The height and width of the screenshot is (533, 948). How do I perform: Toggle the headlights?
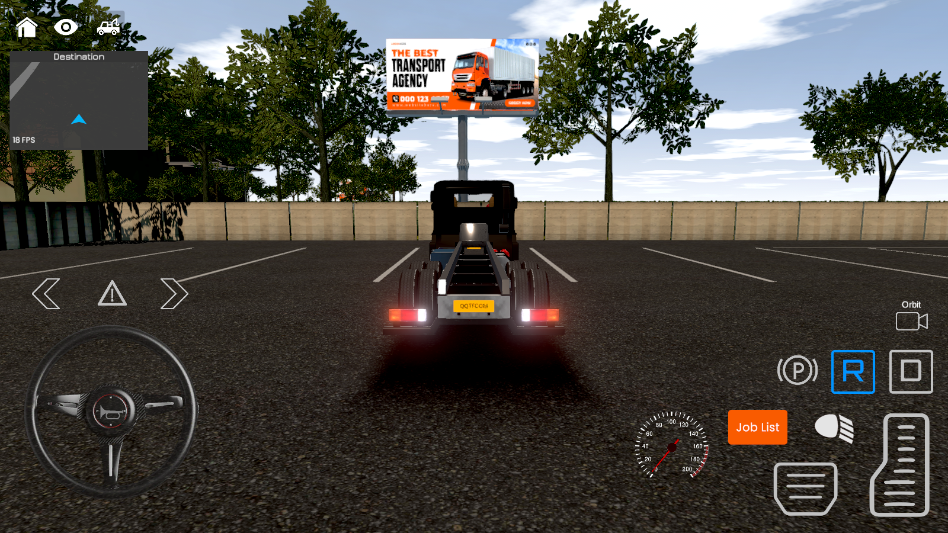(x=834, y=428)
